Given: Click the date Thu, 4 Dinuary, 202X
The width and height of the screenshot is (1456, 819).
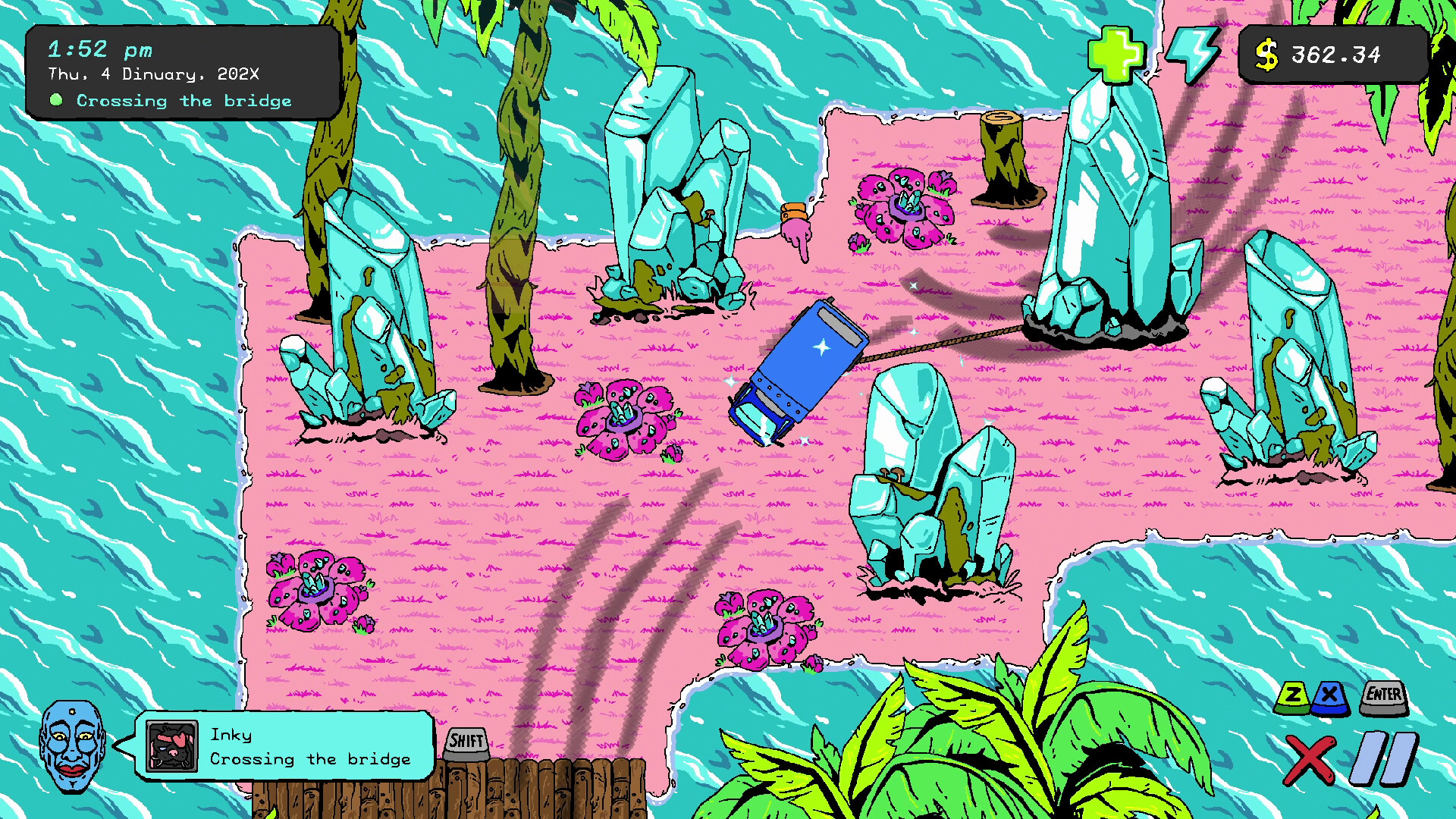Looking at the screenshot, I should tap(152, 74).
